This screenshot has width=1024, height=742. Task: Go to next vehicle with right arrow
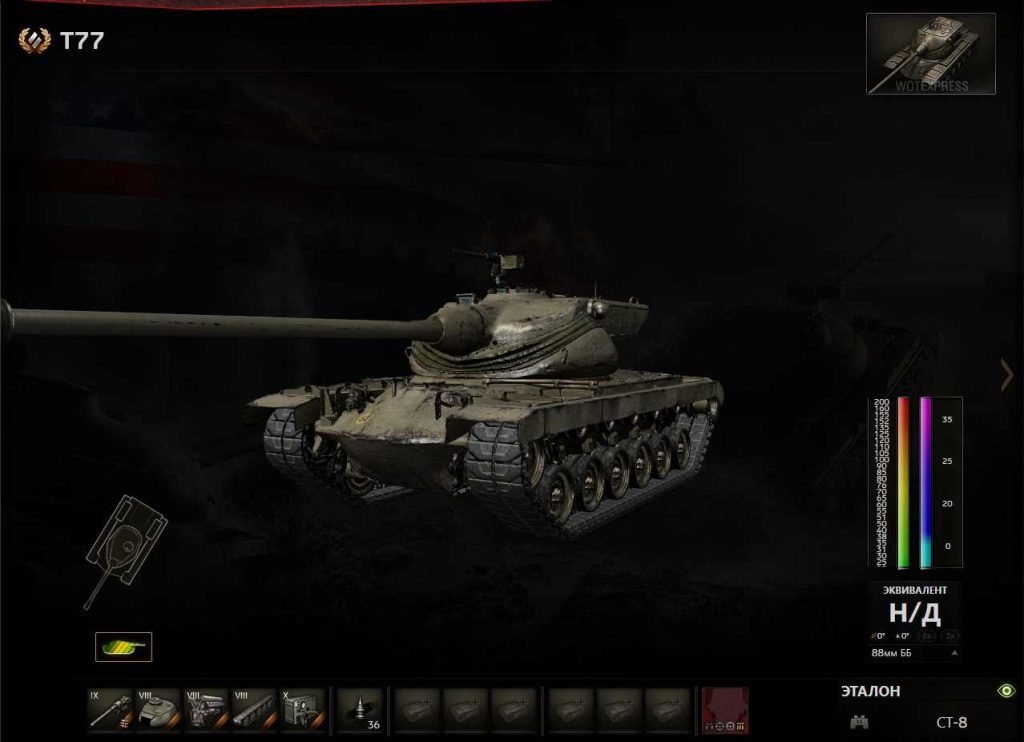coord(1007,375)
